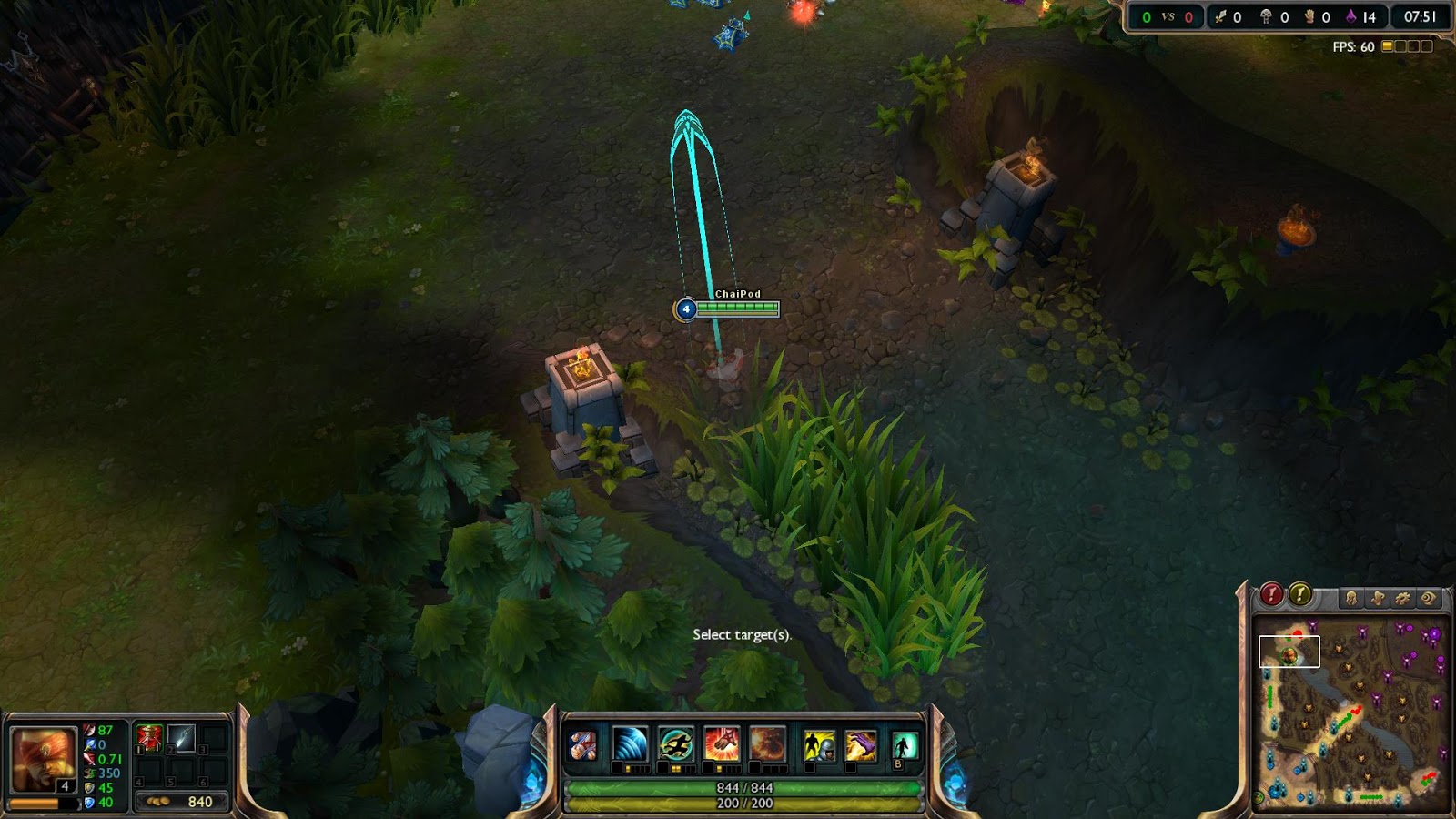Open the settings gear above the minimap
The image size is (1456, 819).
click(x=1403, y=598)
